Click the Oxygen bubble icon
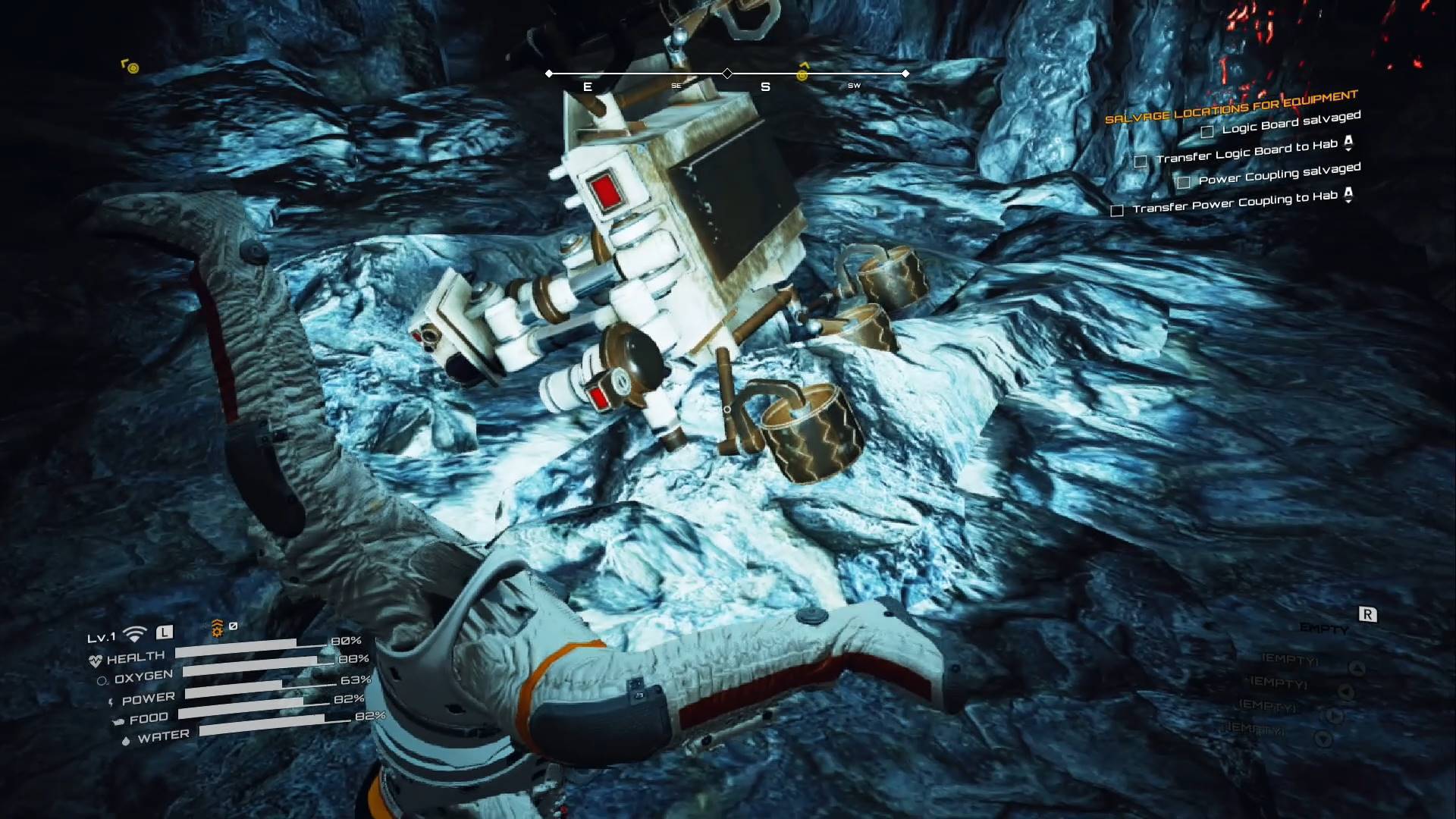This screenshot has height=819, width=1456. pos(102,679)
